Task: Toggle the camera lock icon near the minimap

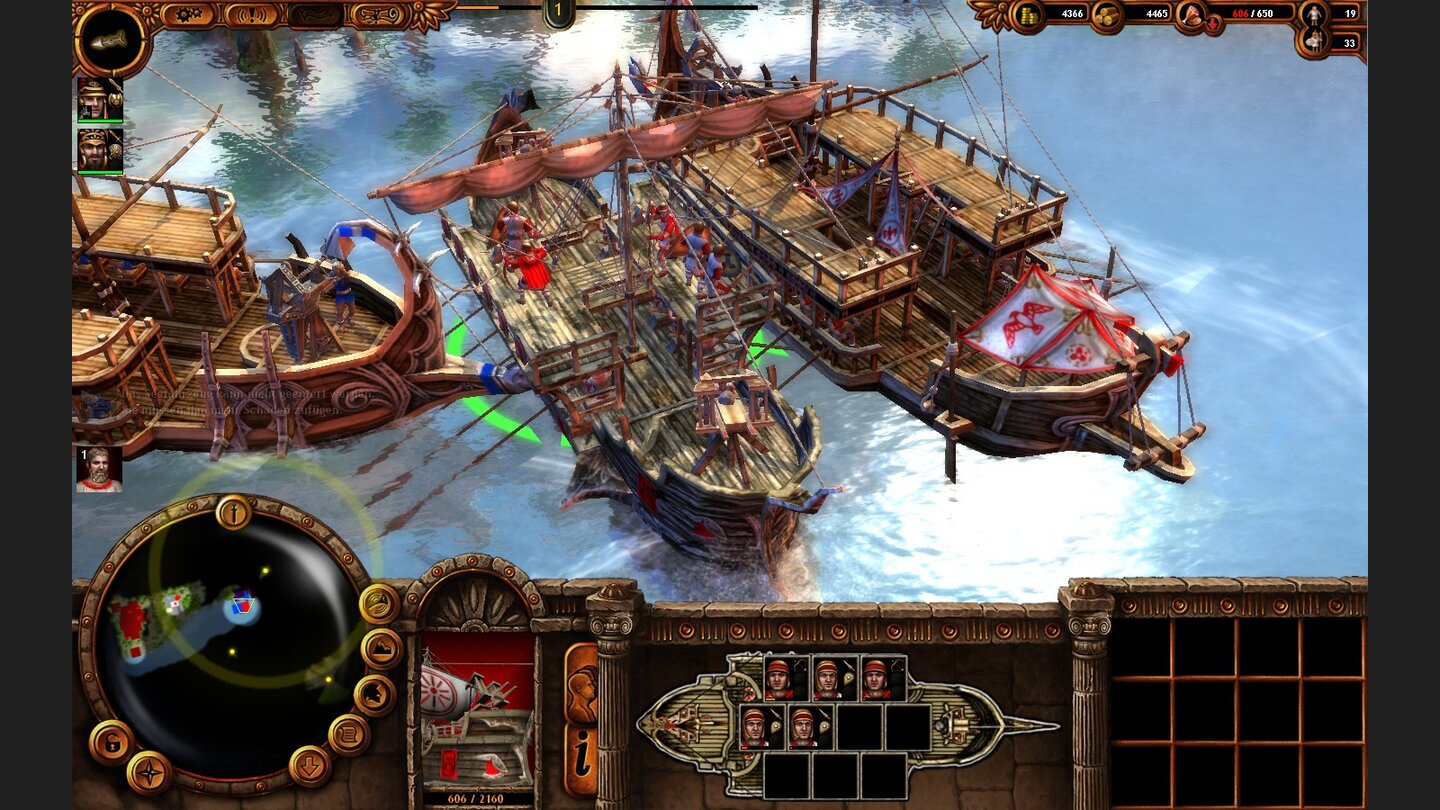Action: click(x=112, y=742)
